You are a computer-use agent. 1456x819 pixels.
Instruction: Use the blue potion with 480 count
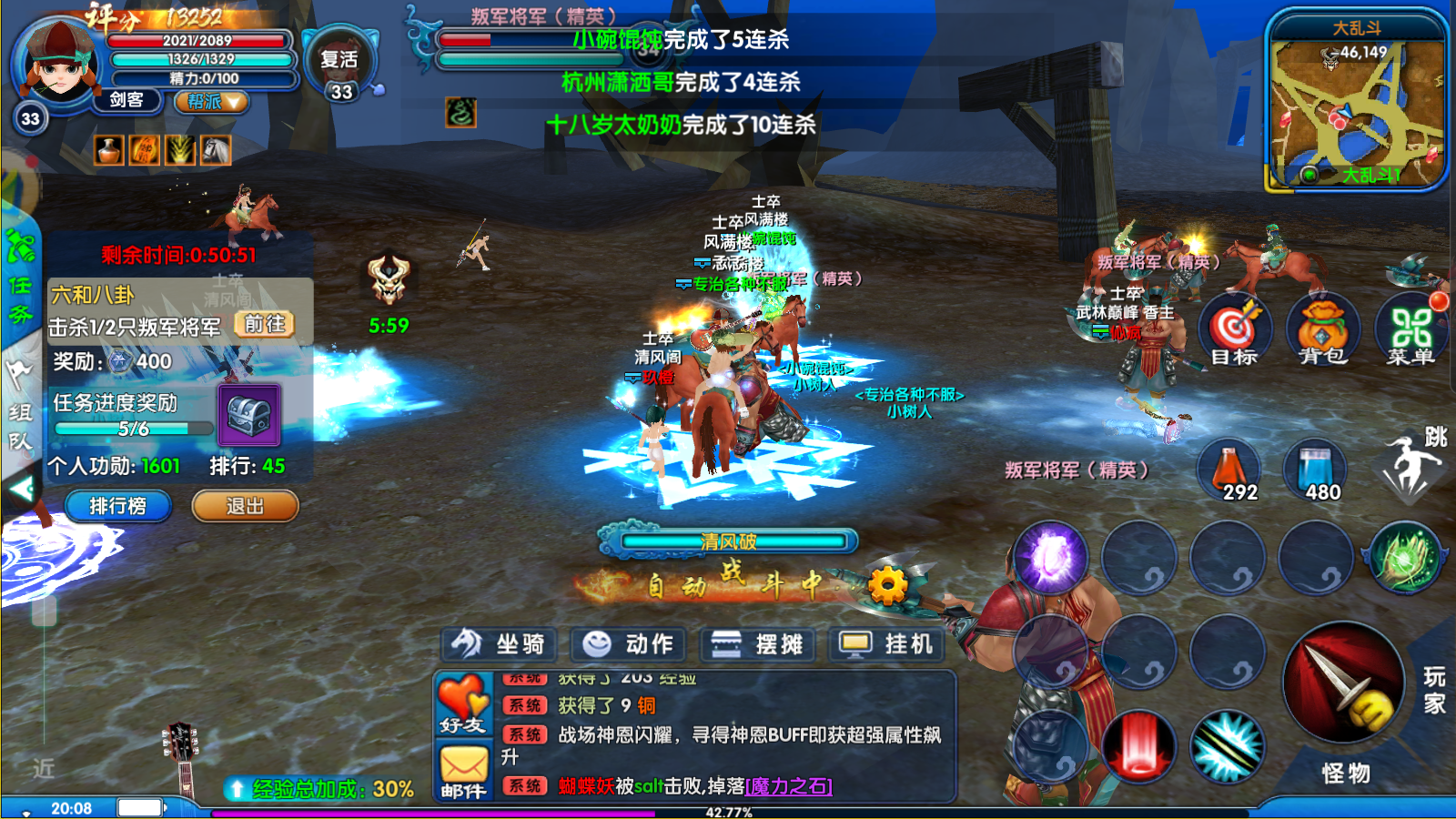coord(1315,470)
